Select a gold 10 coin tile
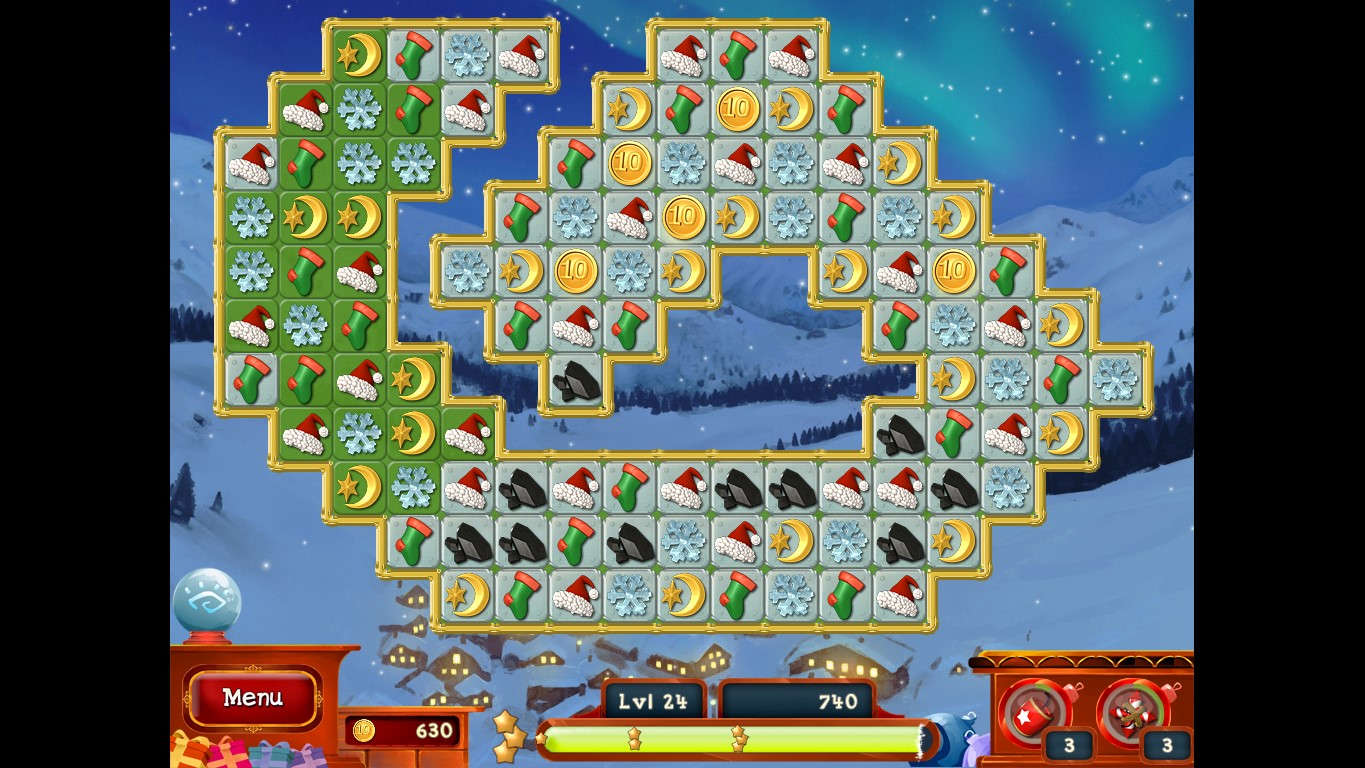 737,107
